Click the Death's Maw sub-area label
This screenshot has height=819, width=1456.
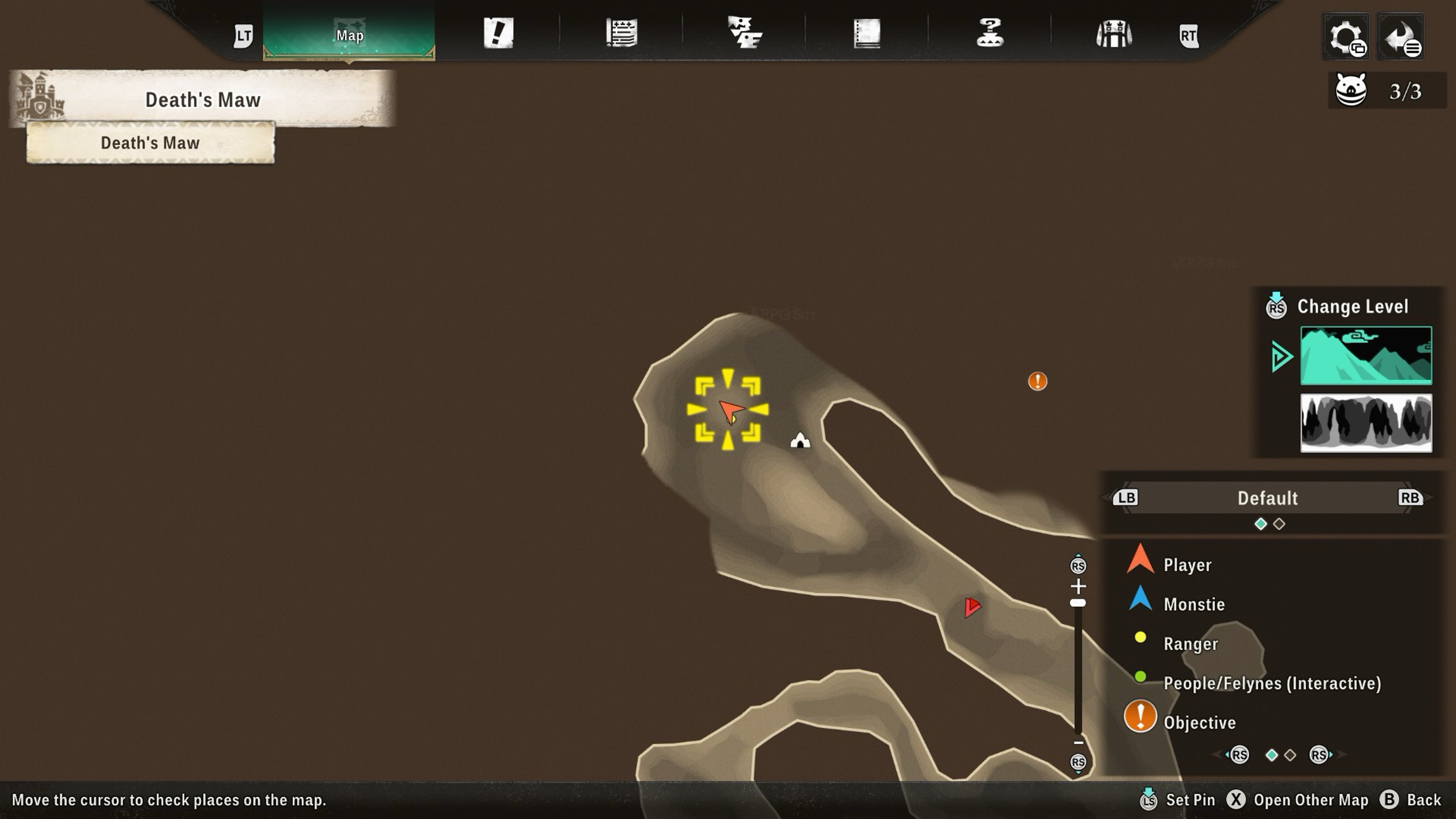click(x=150, y=143)
